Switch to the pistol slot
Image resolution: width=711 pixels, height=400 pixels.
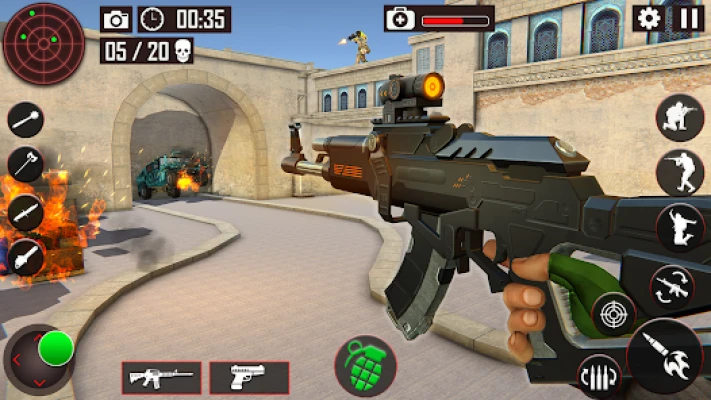pyautogui.click(x=249, y=377)
